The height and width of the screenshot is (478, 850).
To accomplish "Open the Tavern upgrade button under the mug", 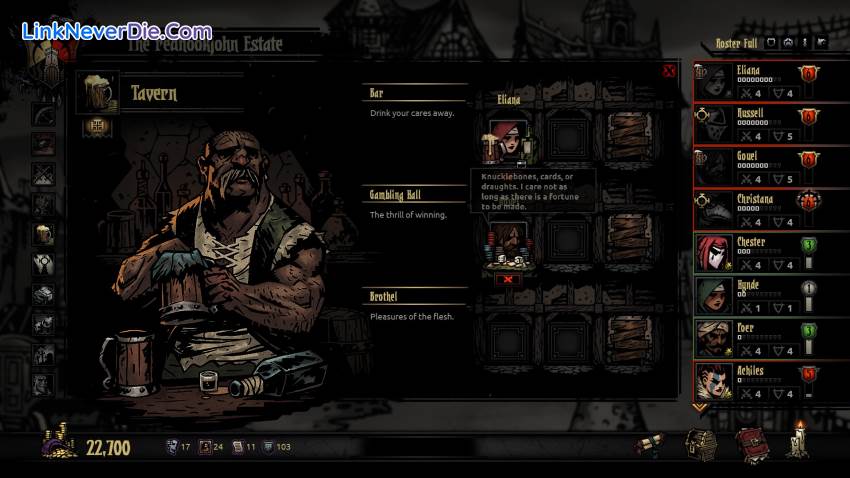I will 96,126.
